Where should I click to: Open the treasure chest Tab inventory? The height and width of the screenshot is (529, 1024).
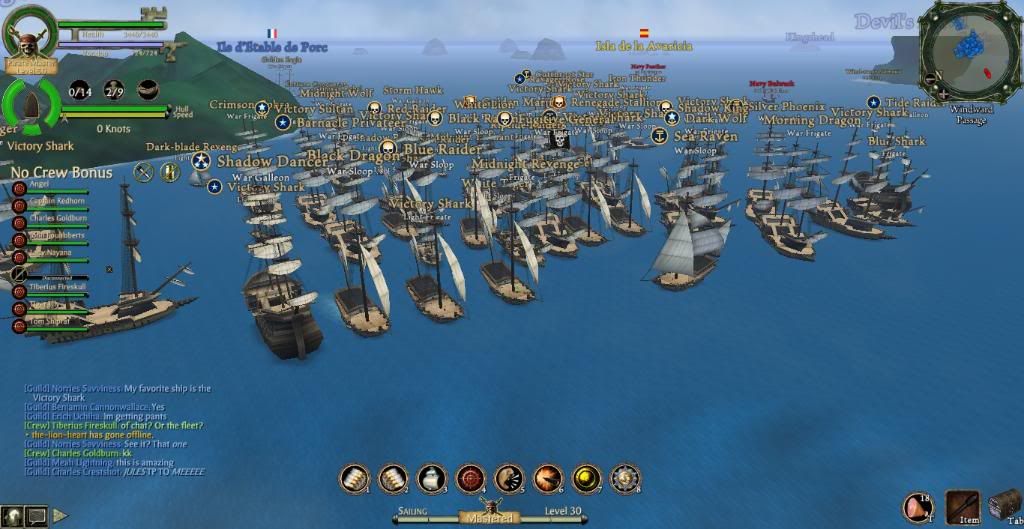tap(1005, 505)
